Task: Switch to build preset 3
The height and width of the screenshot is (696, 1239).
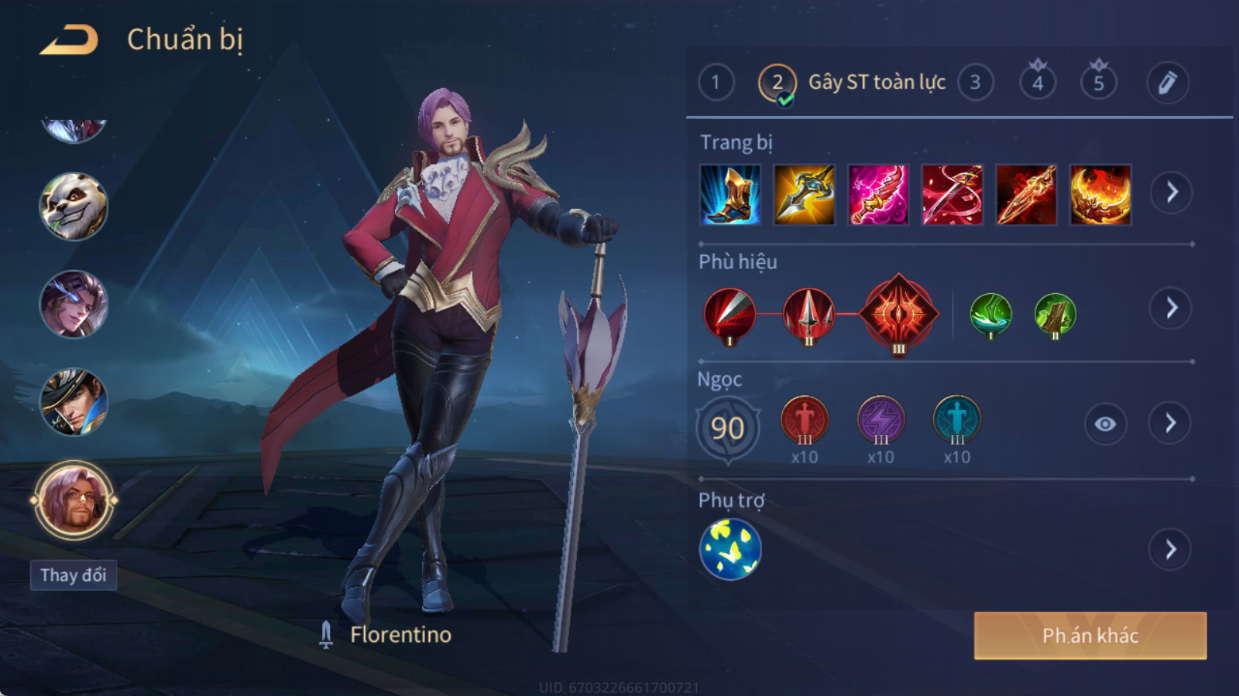Action: coord(976,83)
